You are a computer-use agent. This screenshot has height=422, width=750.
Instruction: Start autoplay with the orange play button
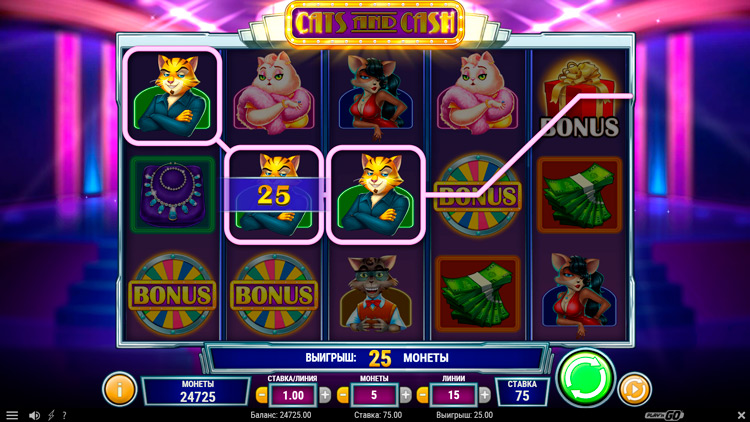click(x=634, y=388)
